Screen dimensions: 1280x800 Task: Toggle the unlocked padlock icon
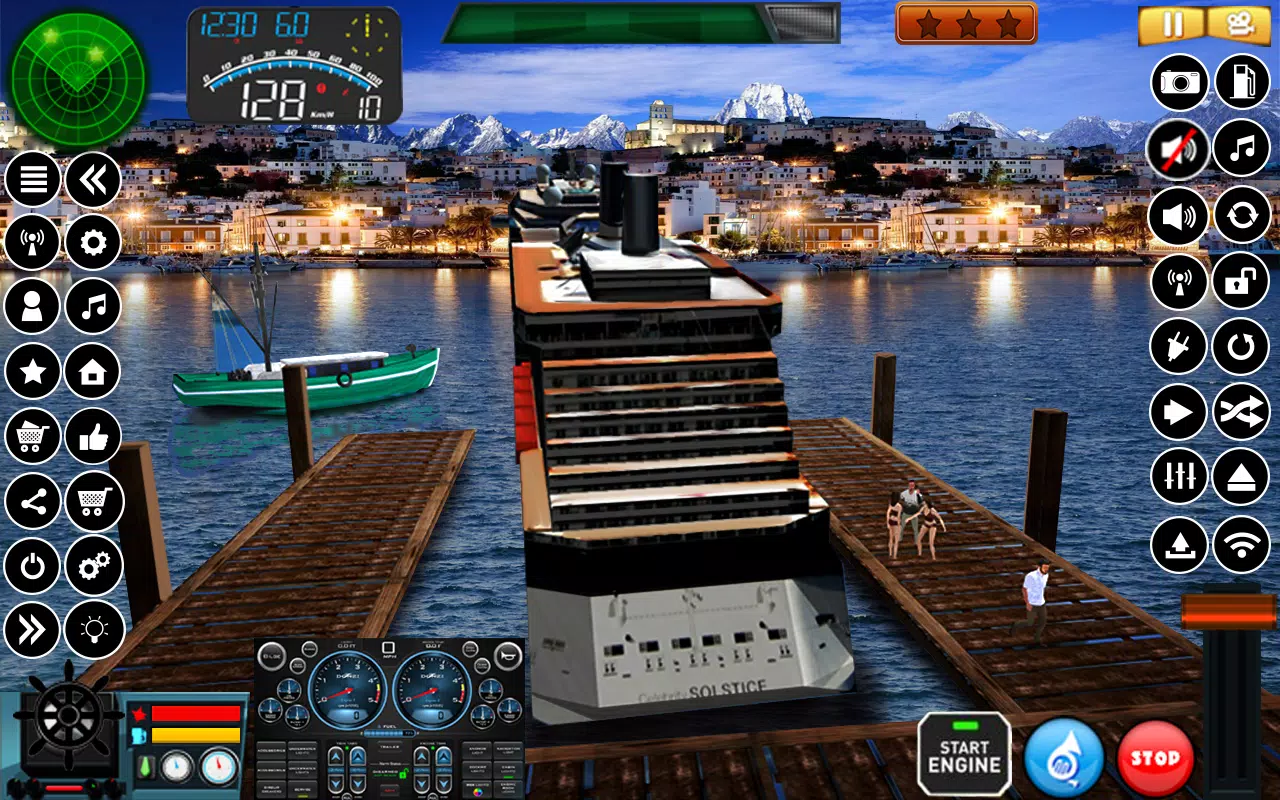(1241, 282)
